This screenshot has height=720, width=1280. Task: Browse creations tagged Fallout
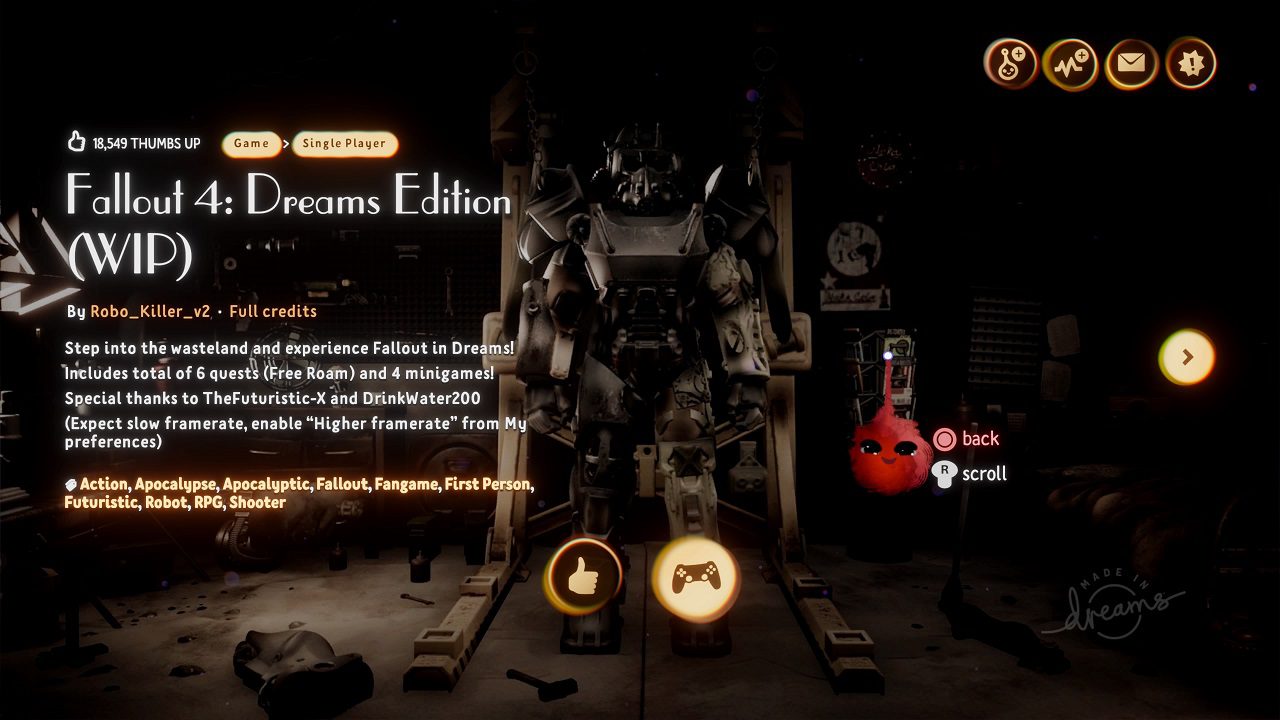(342, 484)
